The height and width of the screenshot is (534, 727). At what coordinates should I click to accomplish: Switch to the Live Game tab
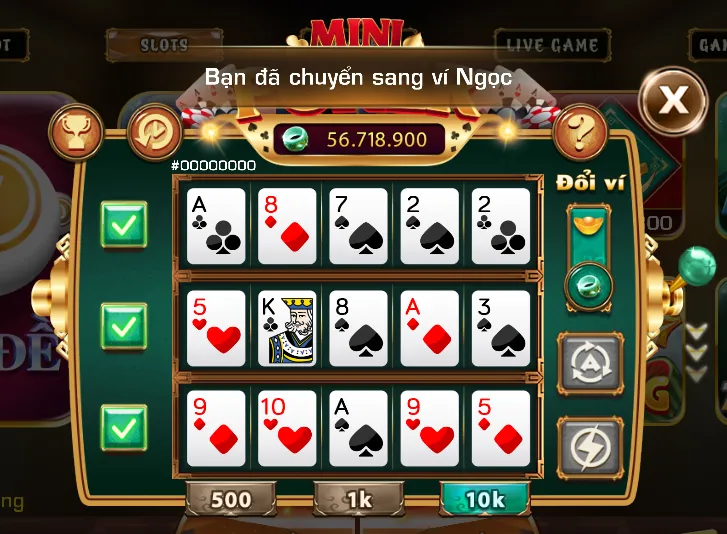tap(552, 45)
